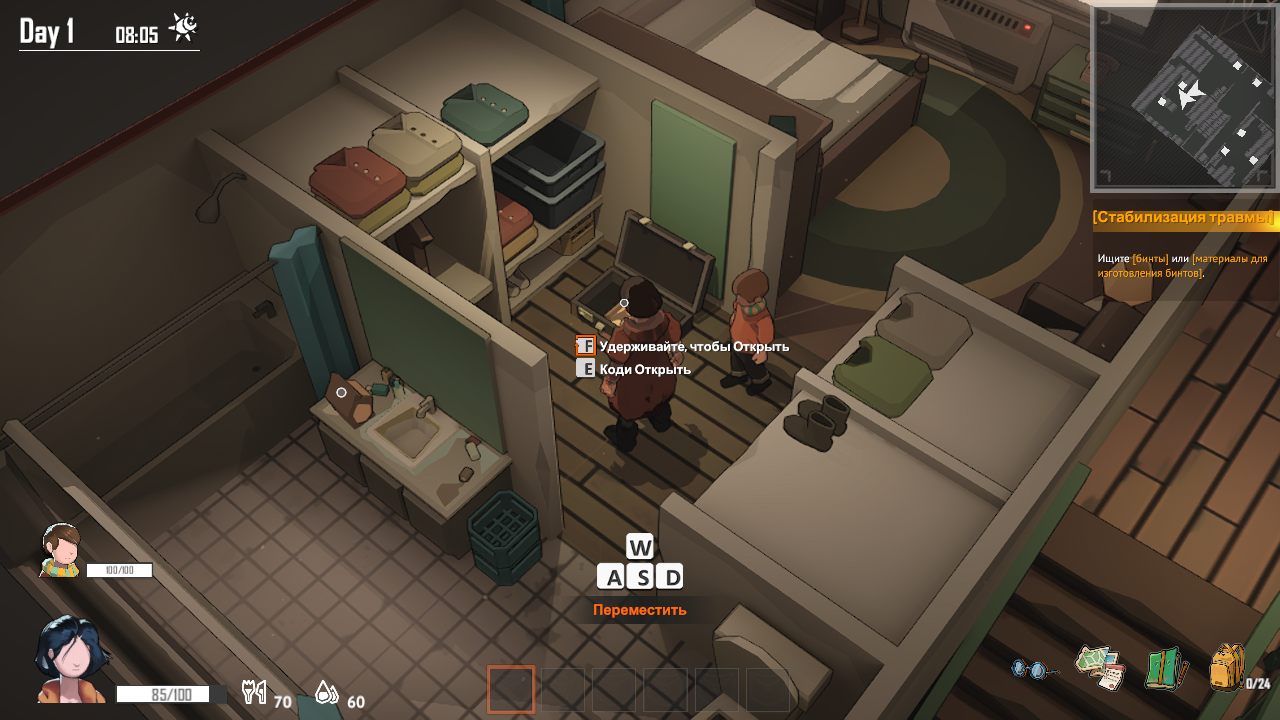Select the dark-haired woman's portrait
Screen dimensions: 1280x720
70,660
